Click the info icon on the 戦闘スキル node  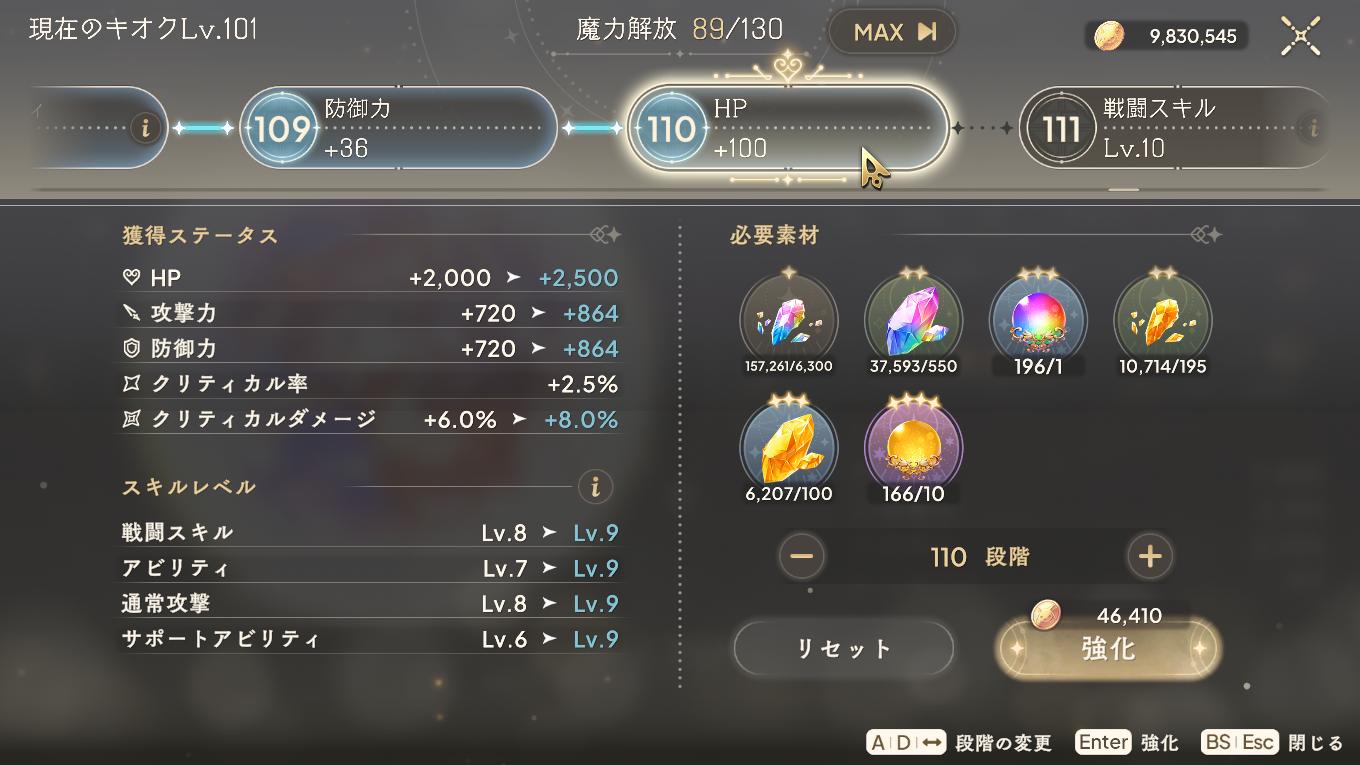tap(1312, 127)
